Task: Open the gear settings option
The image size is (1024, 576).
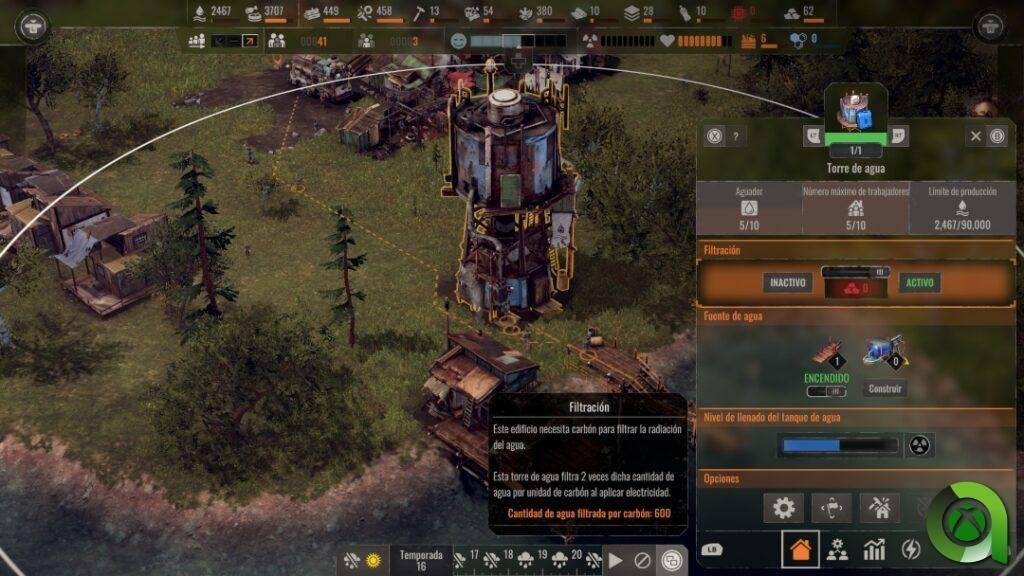Action: pos(783,507)
